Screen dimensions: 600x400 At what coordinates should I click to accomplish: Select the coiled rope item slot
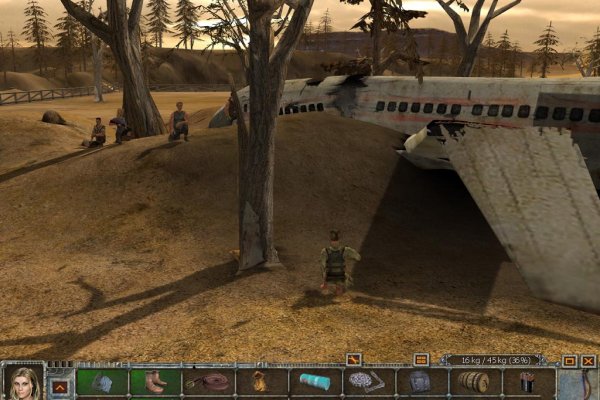pyautogui.click(x=208, y=382)
